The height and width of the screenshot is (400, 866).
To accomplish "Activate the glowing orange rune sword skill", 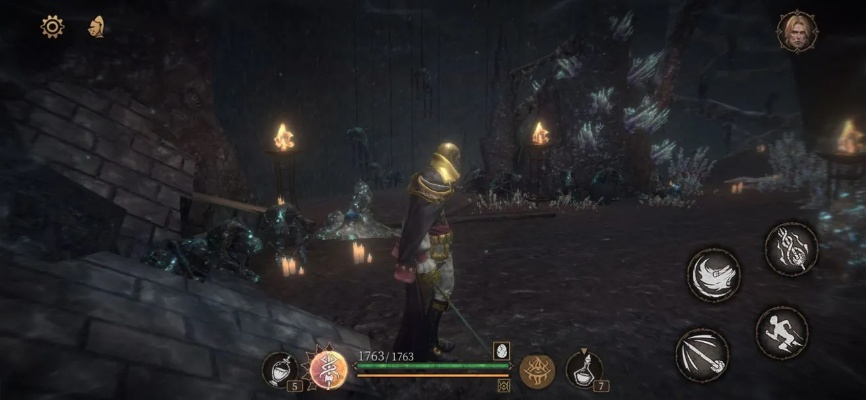I will [328, 368].
